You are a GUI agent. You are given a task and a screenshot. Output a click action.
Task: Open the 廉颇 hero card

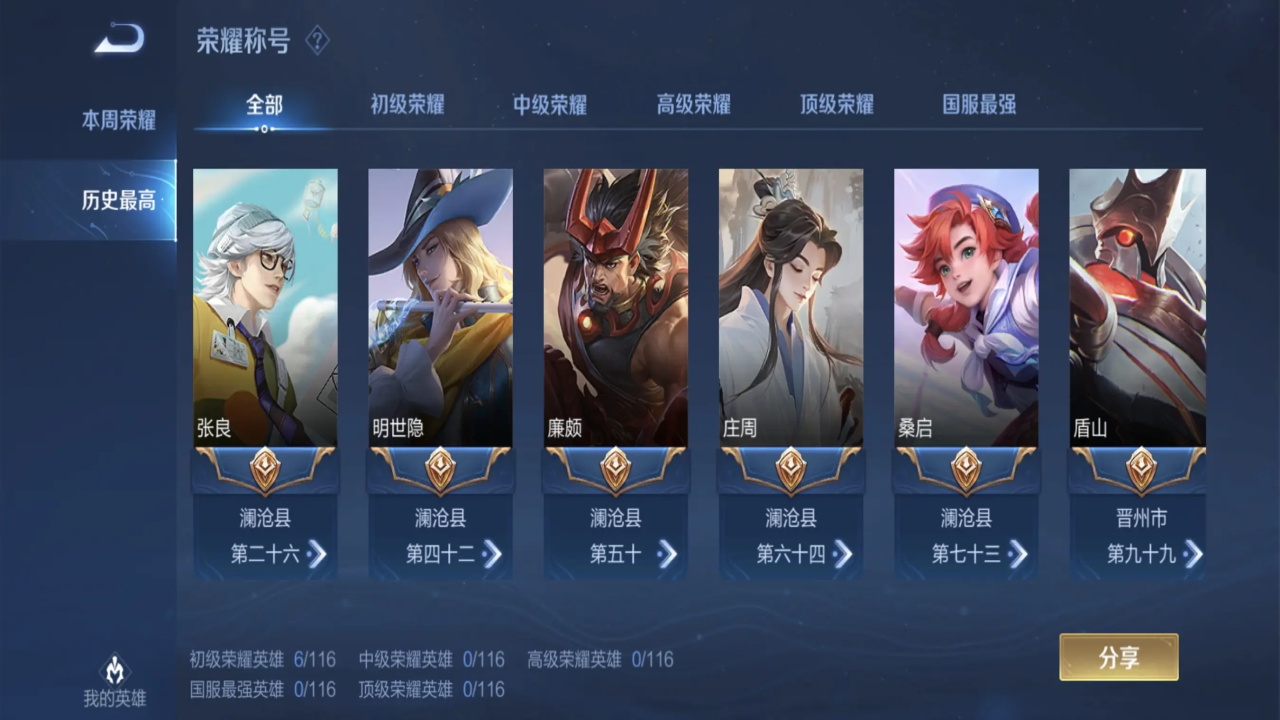point(615,307)
